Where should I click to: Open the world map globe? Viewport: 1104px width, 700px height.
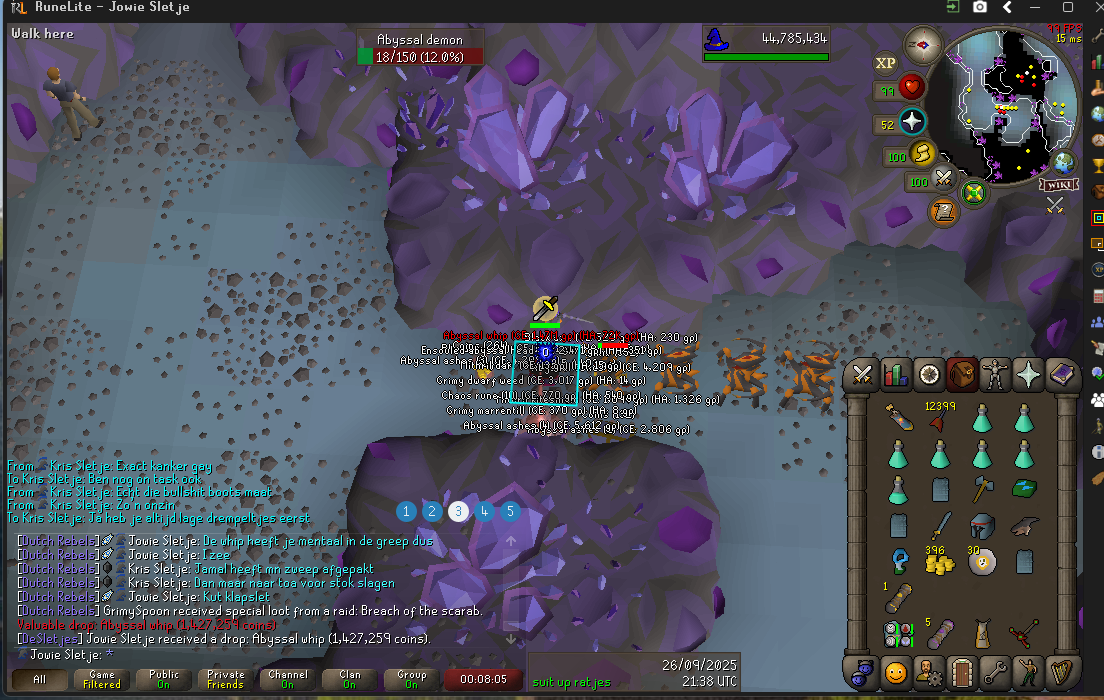(x=1064, y=163)
